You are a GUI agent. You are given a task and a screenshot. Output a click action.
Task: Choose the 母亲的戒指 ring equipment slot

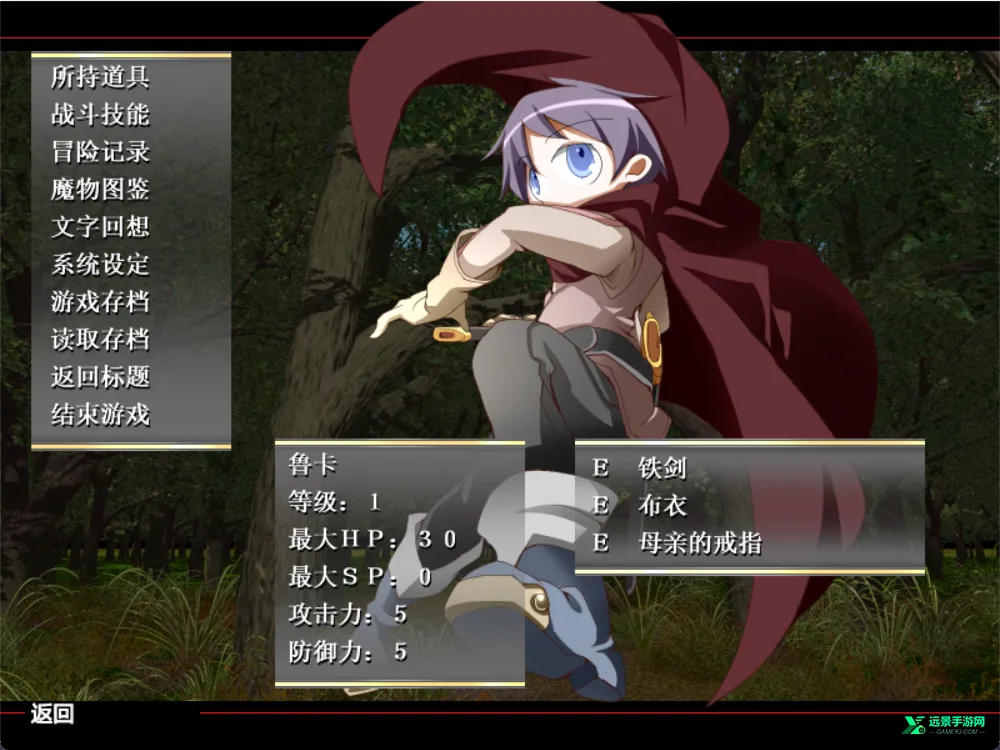(x=699, y=543)
